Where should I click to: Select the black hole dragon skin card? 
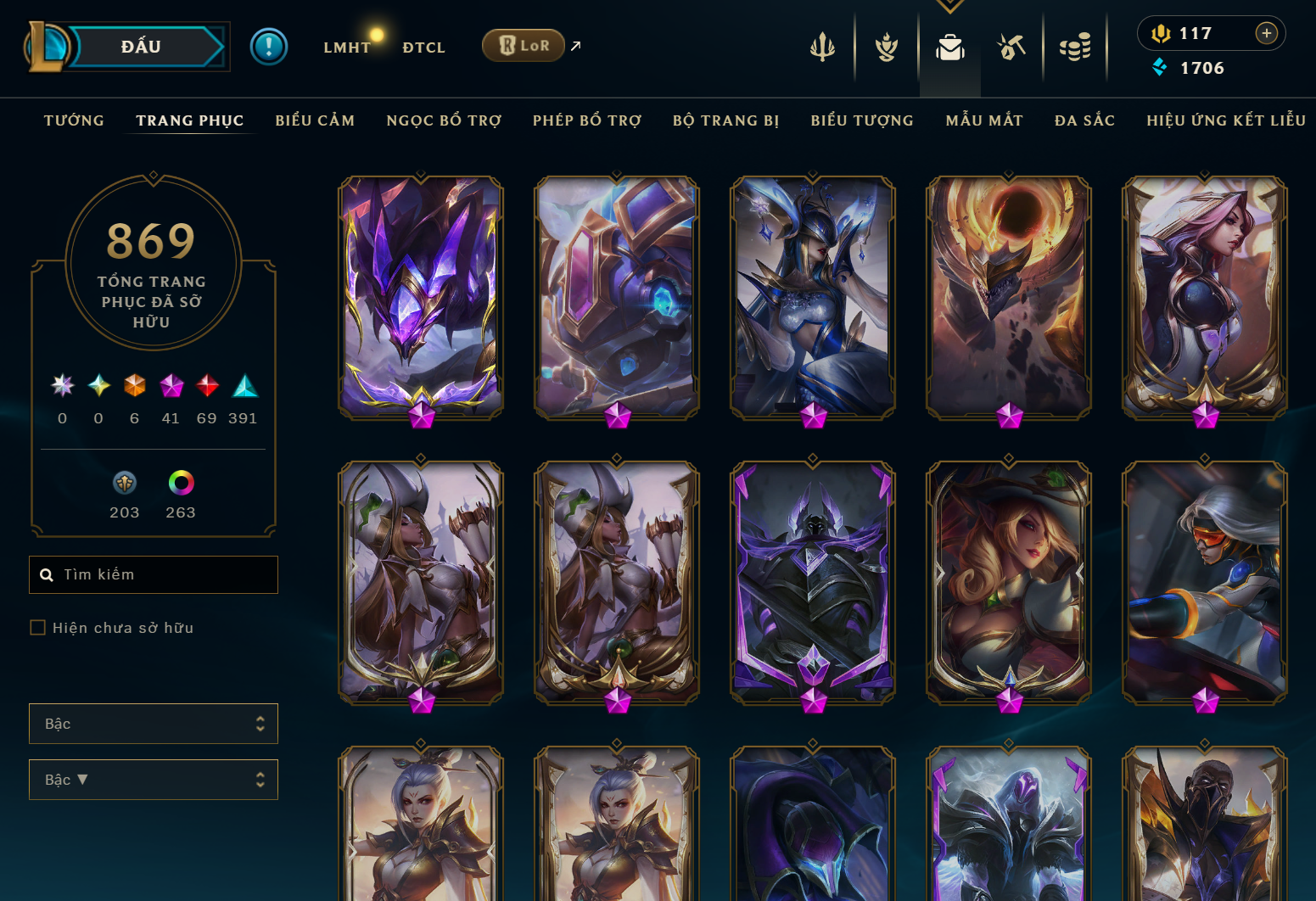click(x=1009, y=297)
